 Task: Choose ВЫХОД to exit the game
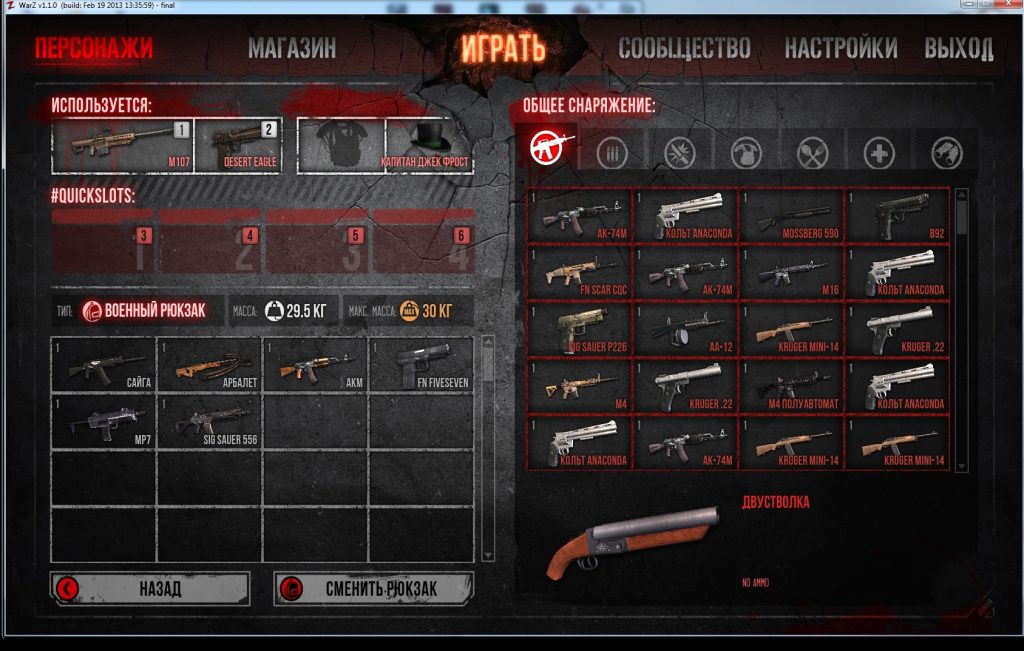point(958,47)
